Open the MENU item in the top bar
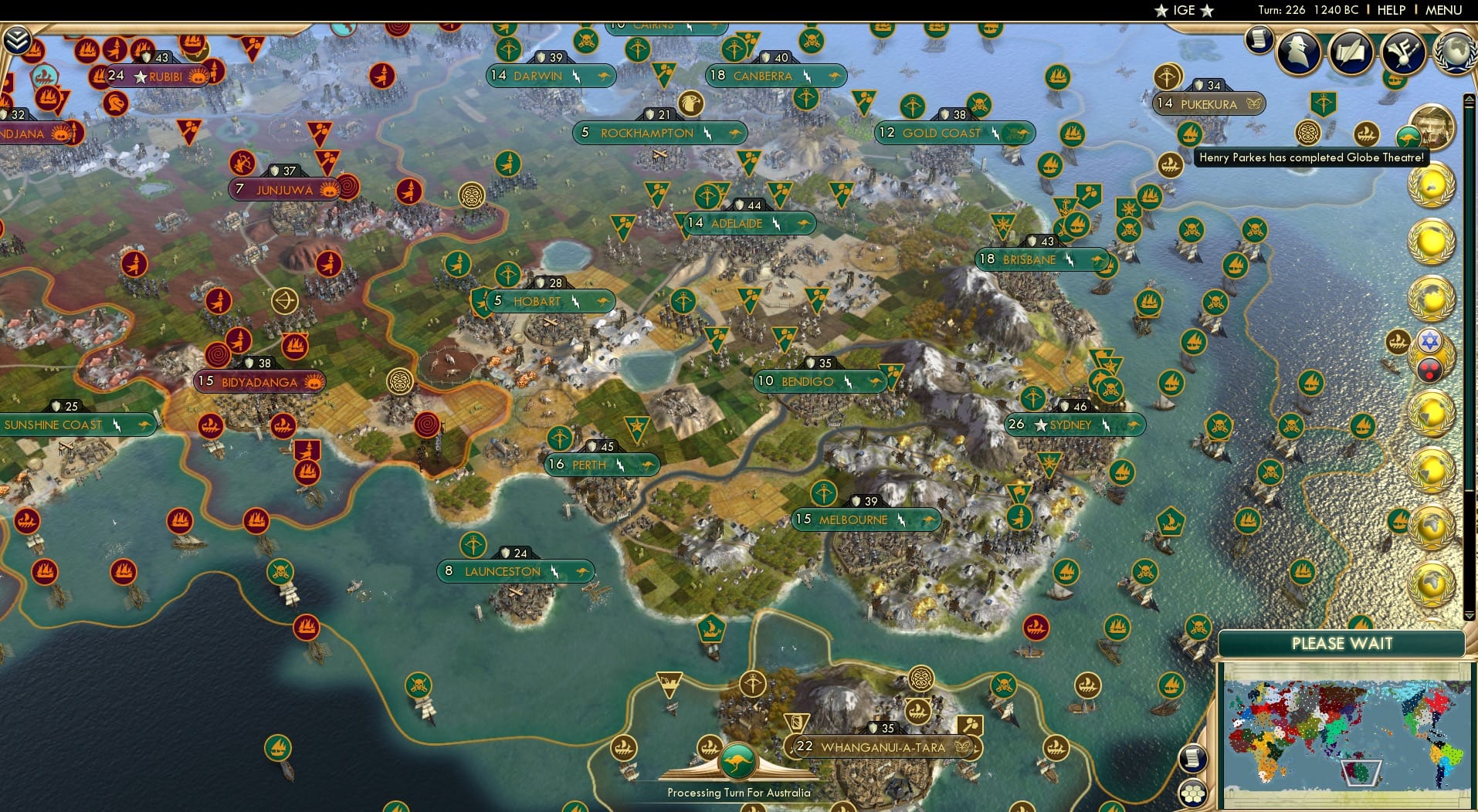Screen dimensions: 1478x812 point(1443,10)
